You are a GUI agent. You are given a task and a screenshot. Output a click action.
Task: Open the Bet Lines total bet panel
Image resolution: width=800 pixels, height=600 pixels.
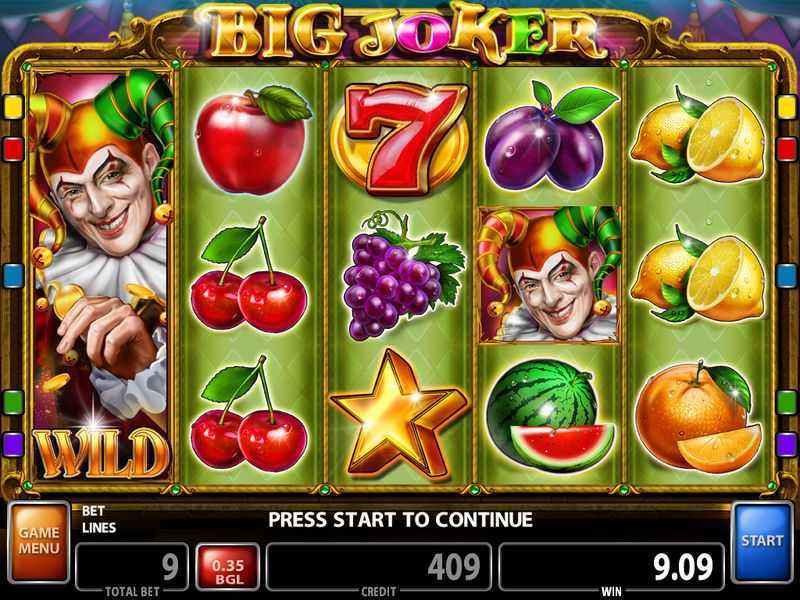click(131, 566)
